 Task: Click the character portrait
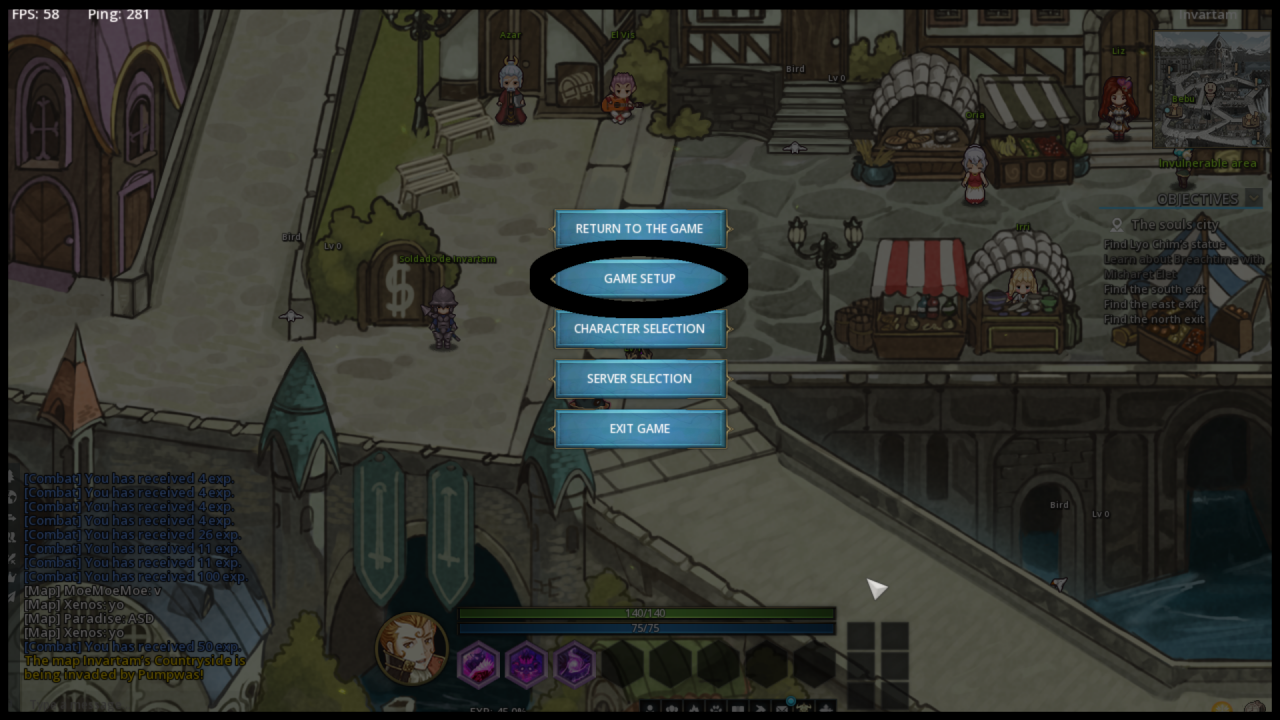411,647
